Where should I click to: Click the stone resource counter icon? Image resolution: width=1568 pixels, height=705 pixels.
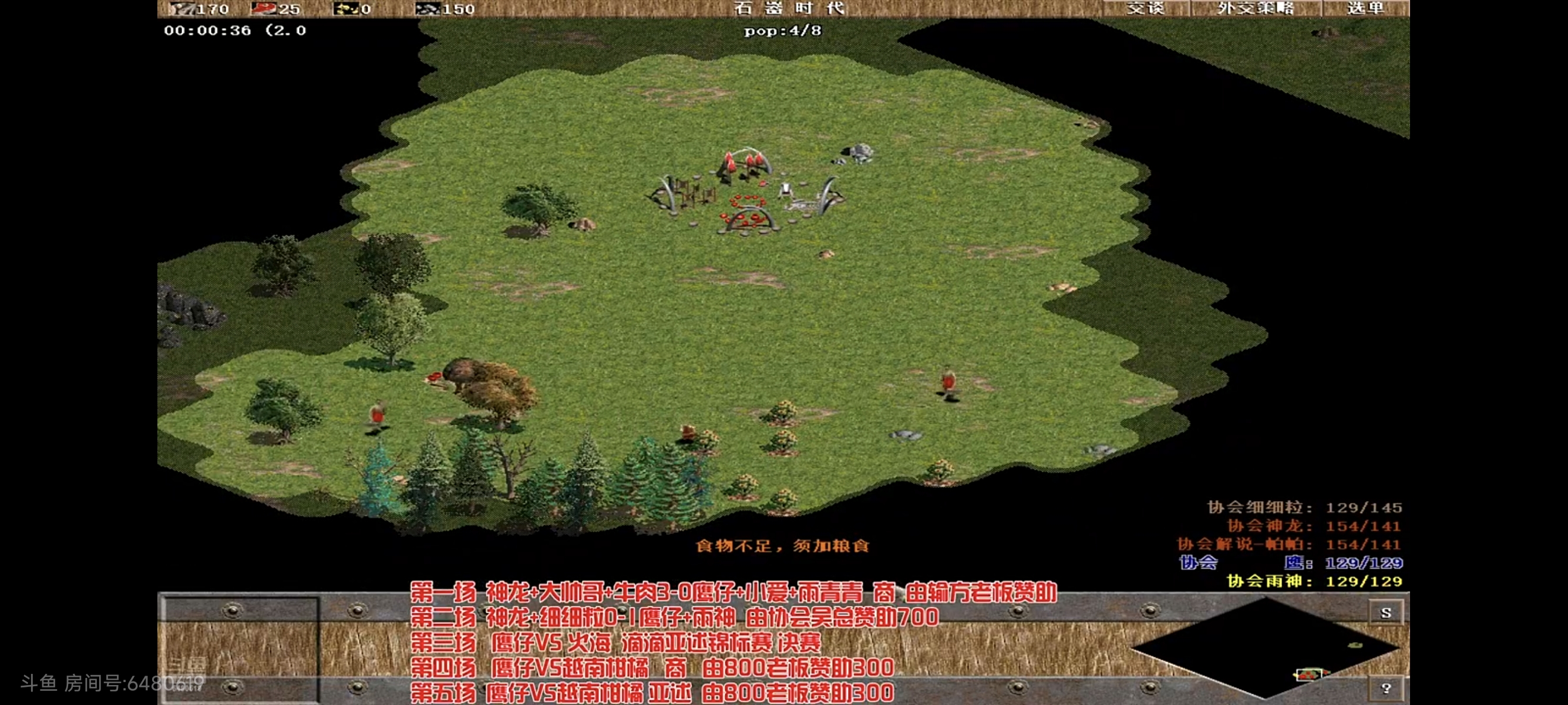point(428,9)
